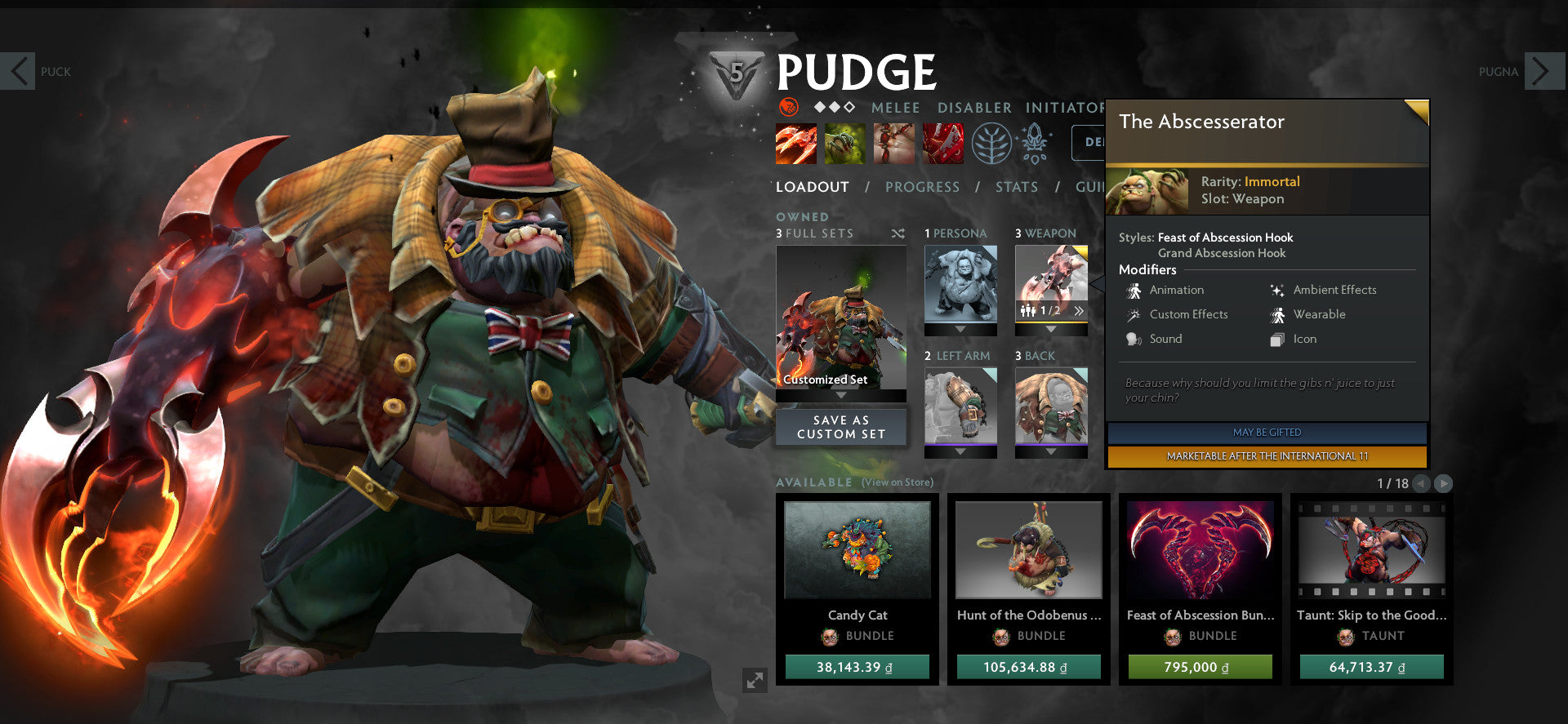Open the STATS tab
Viewport: 1568px width, 724px height.
[x=1016, y=186]
